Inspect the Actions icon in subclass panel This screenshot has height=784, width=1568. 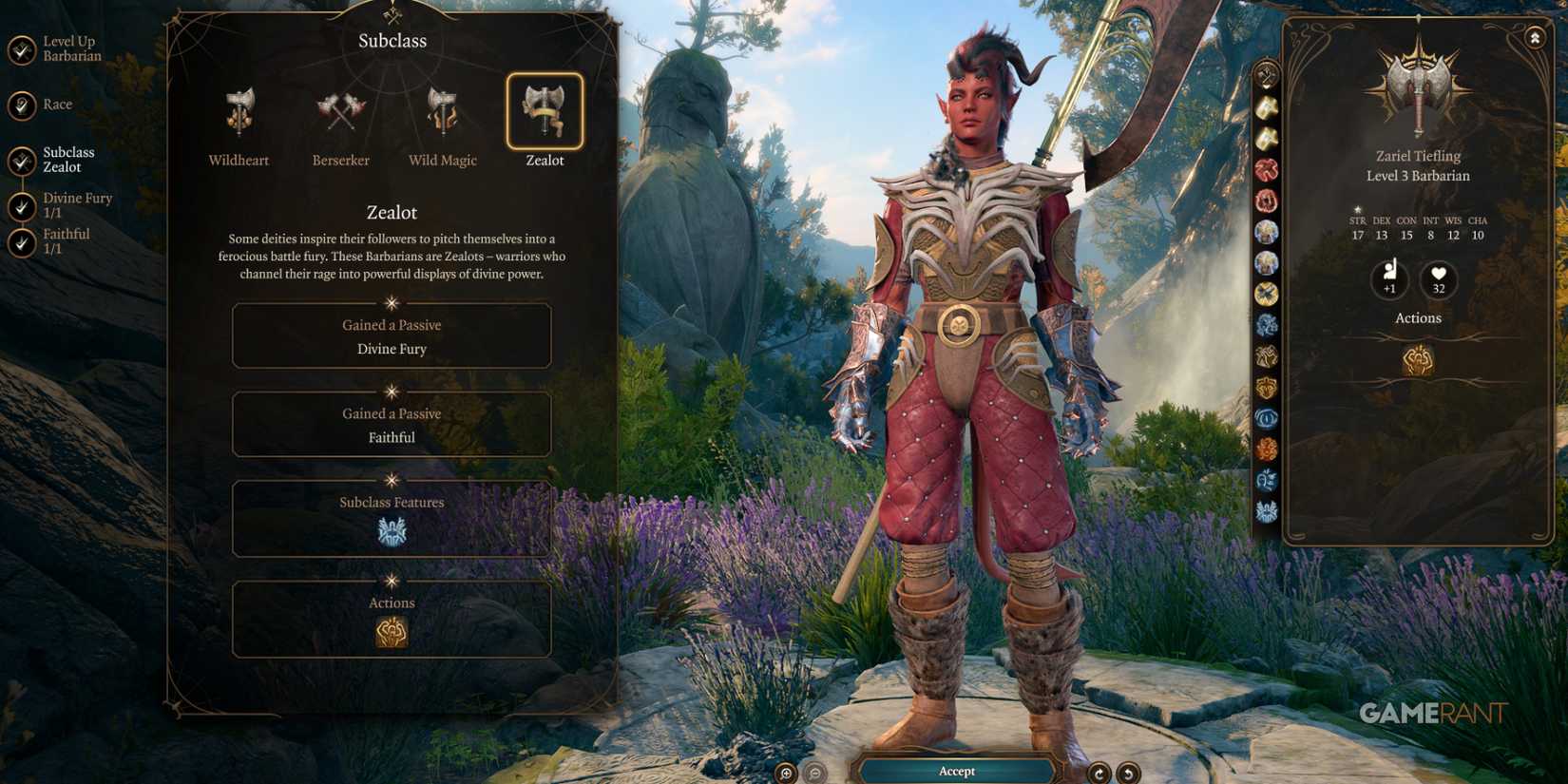pos(392,632)
